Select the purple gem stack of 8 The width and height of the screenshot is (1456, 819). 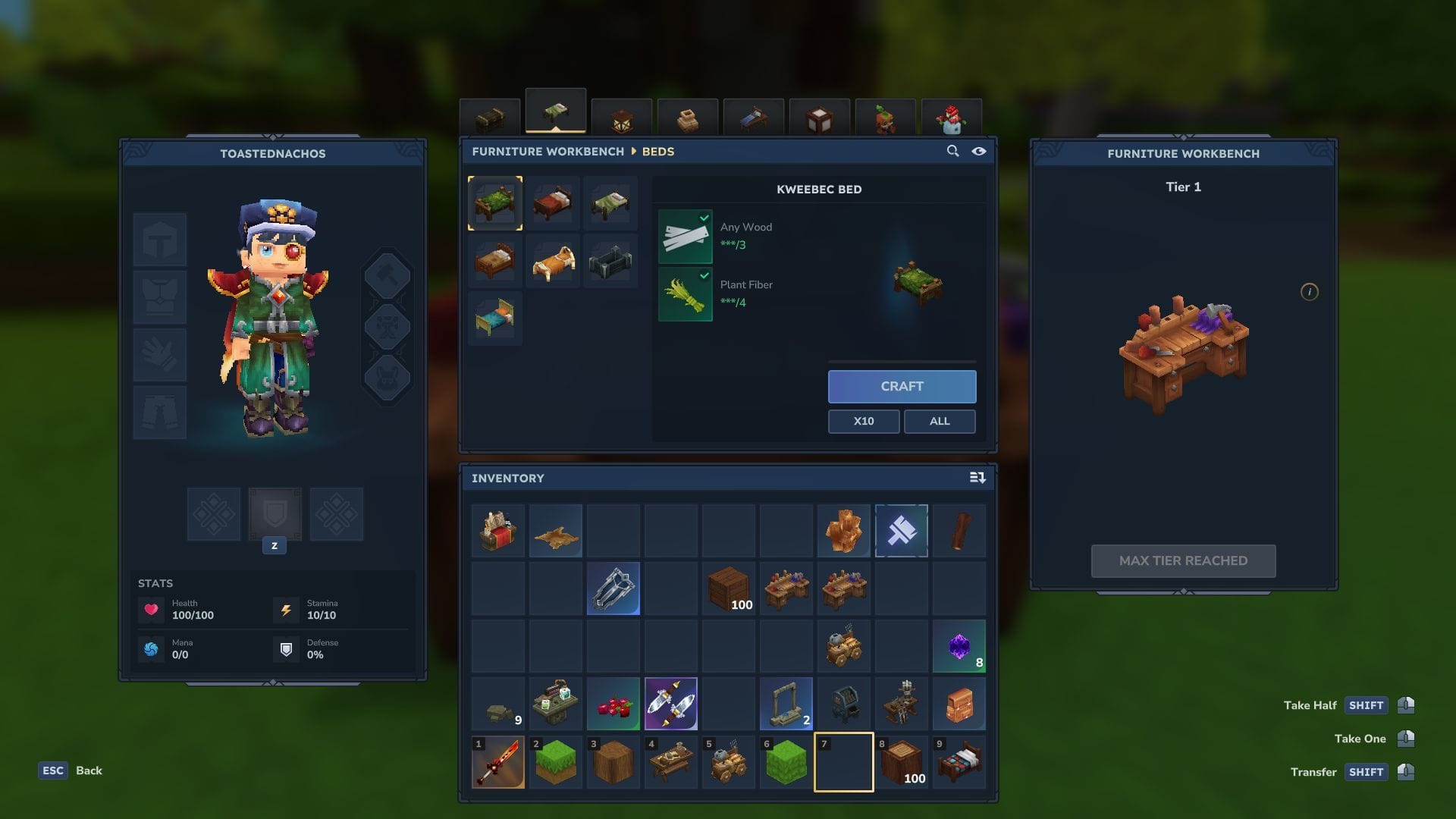(x=959, y=647)
